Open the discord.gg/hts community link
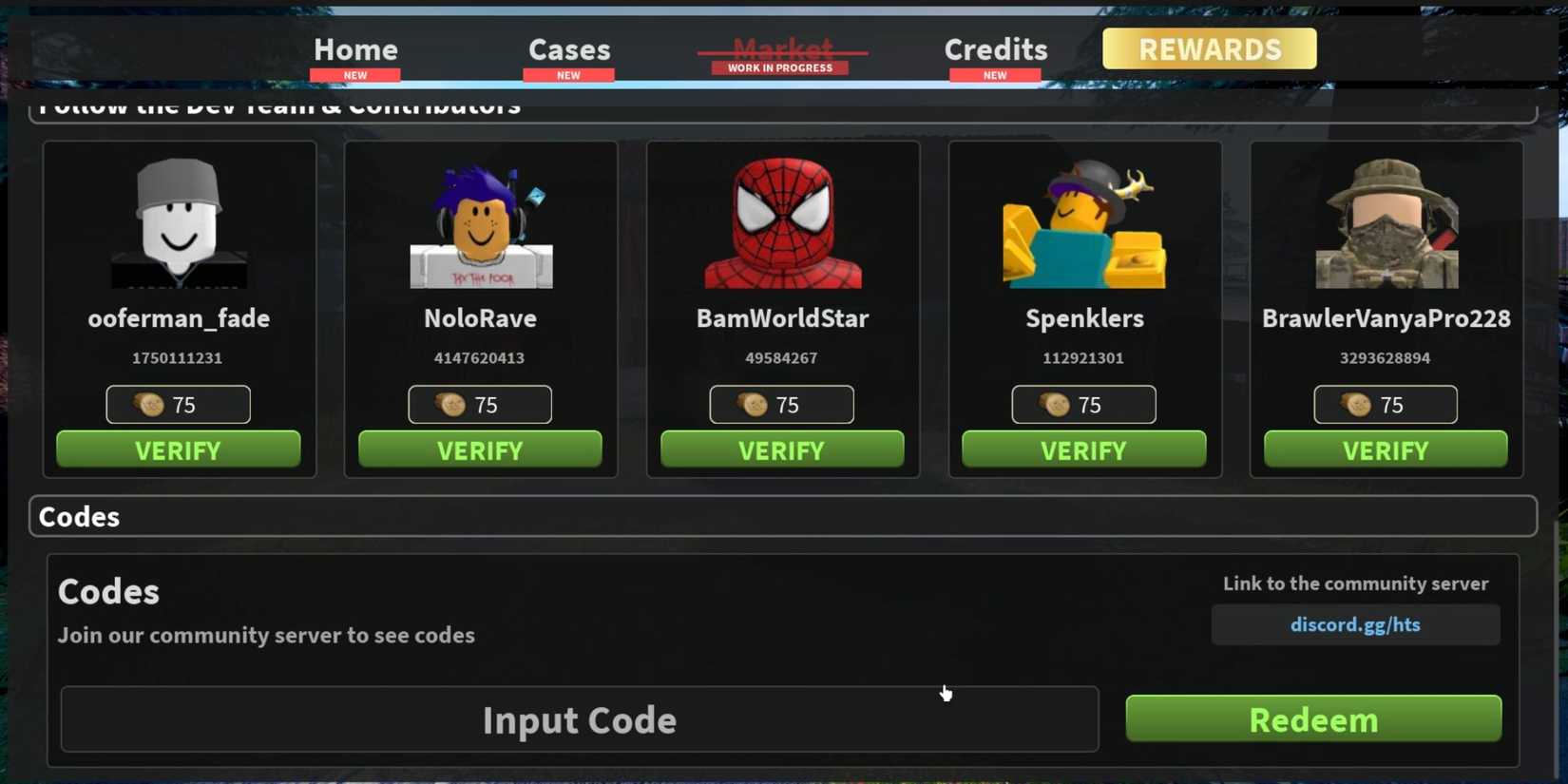The width and height of the screenshot is (1568, 784). pos(1355,624)
